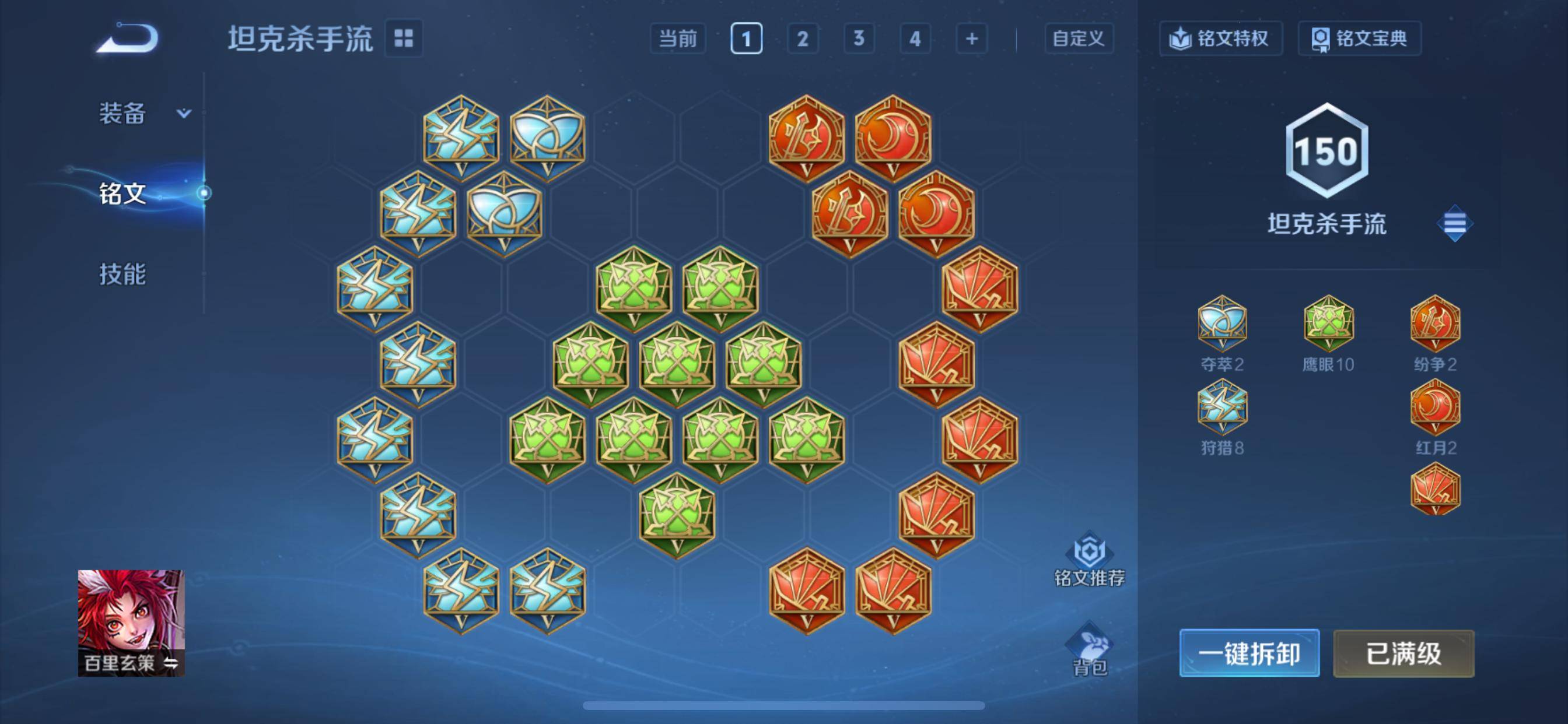Click 一键拆卸 to remove all runes
Screen dimensions: 1568x724
1249,653
